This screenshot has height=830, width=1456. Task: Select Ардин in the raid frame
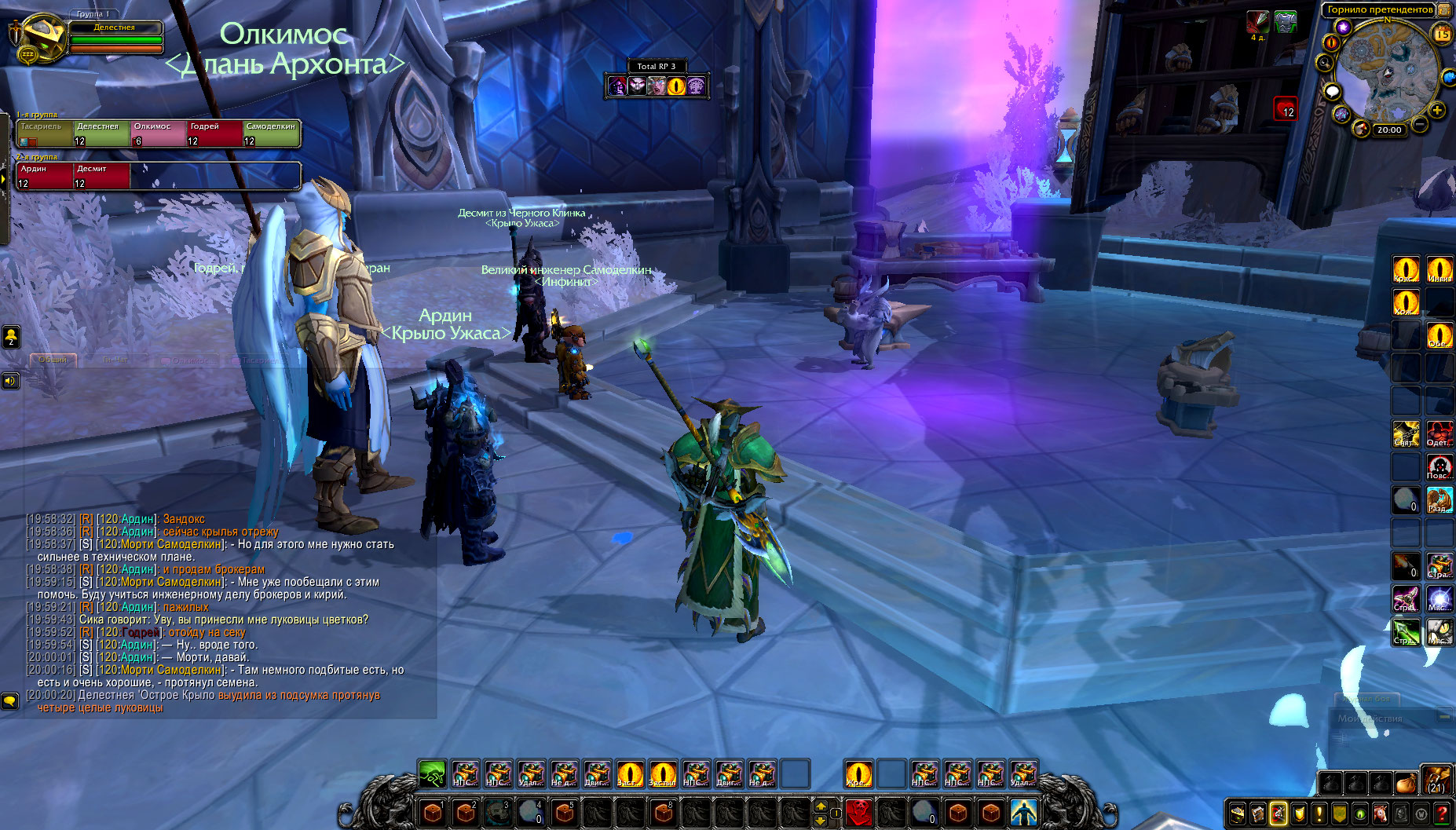[x=45, y=176]
